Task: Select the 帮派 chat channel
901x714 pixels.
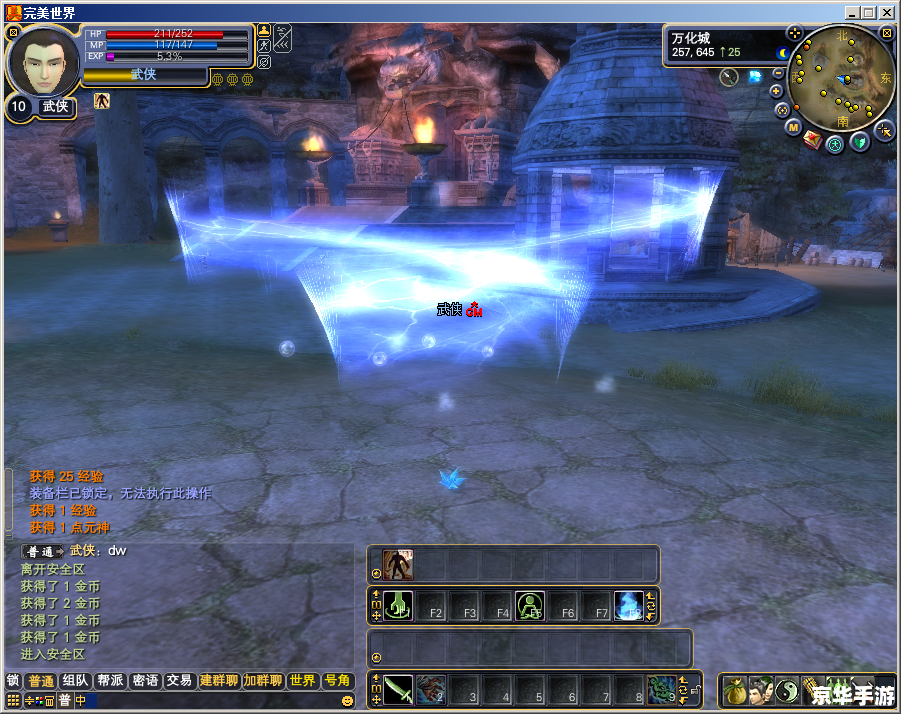Action: pos(110,681)
